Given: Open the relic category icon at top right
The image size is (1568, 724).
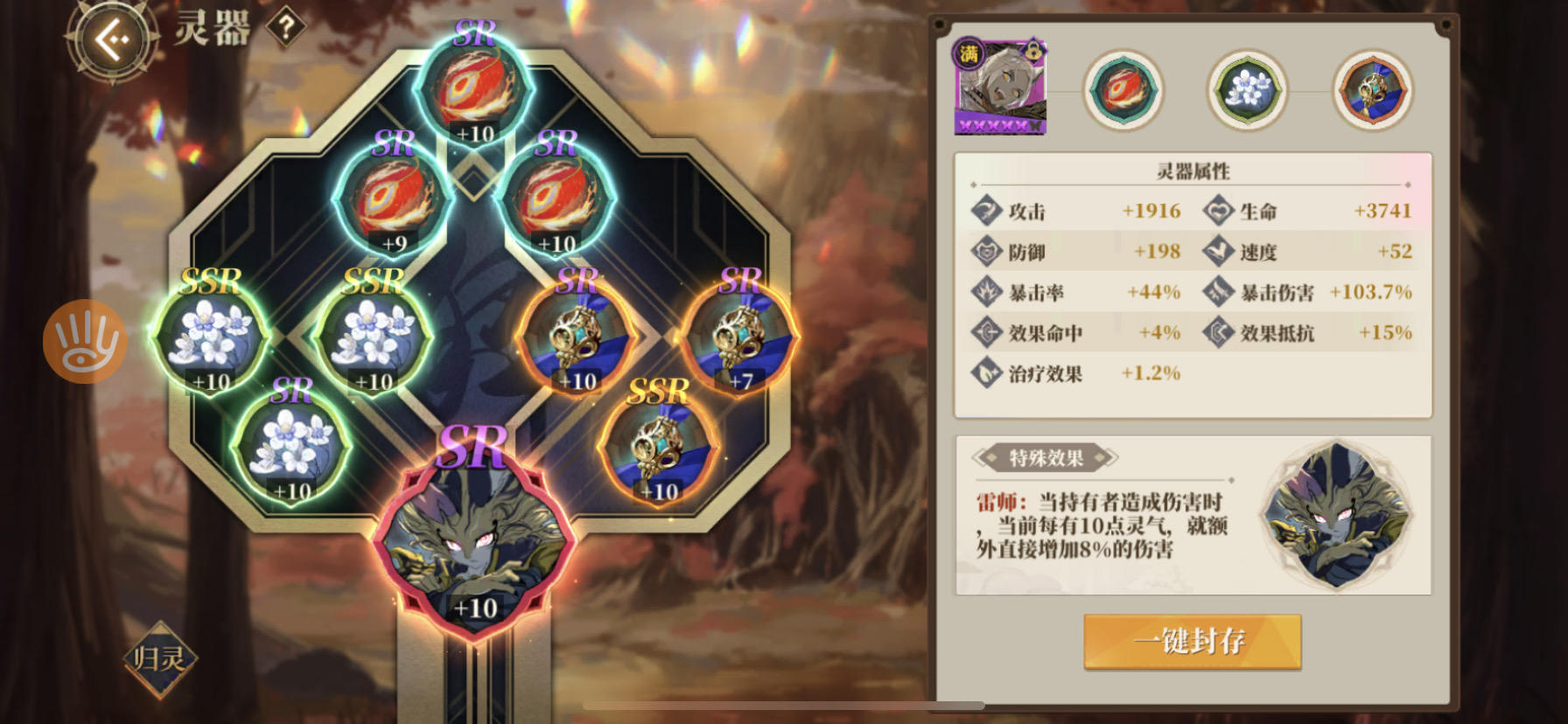Looking at the screenshot, I should pyautogui.click(x=1371, y=90).
